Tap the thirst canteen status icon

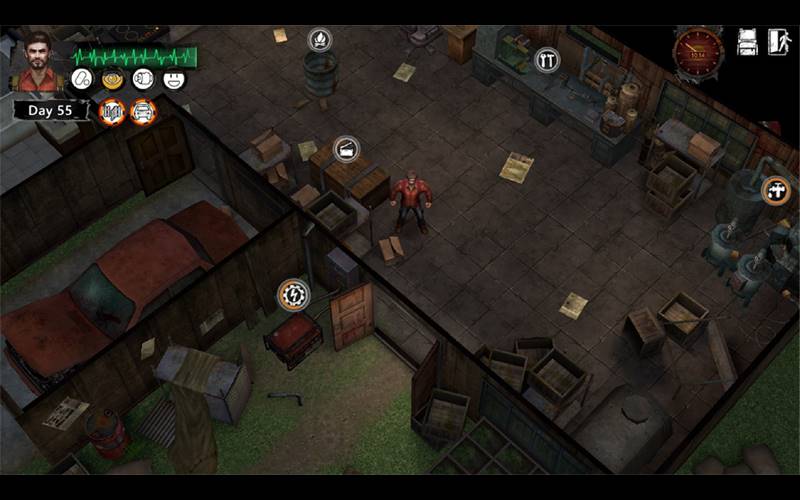143,79
